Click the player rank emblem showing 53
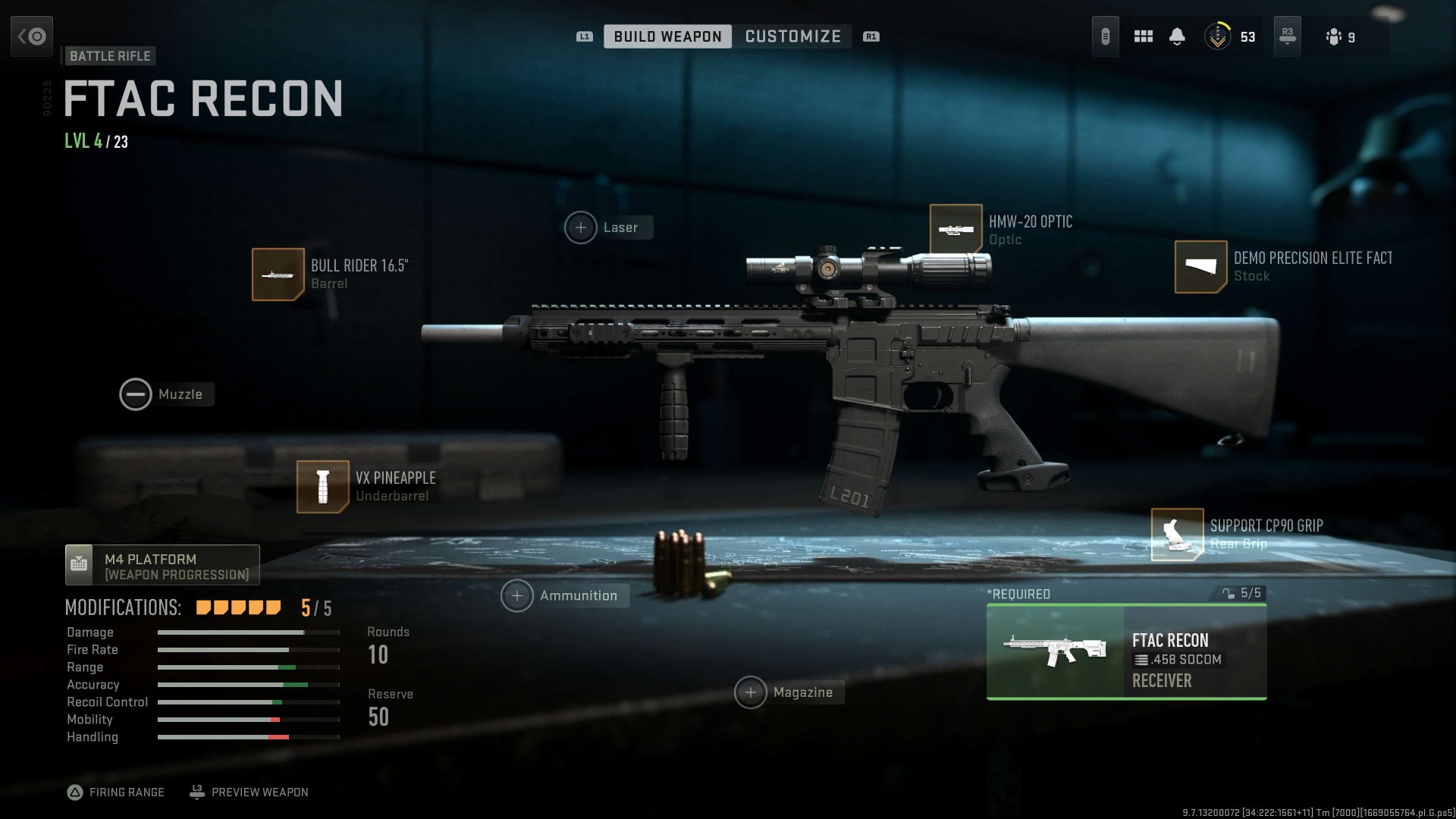 coord(1219,36)
